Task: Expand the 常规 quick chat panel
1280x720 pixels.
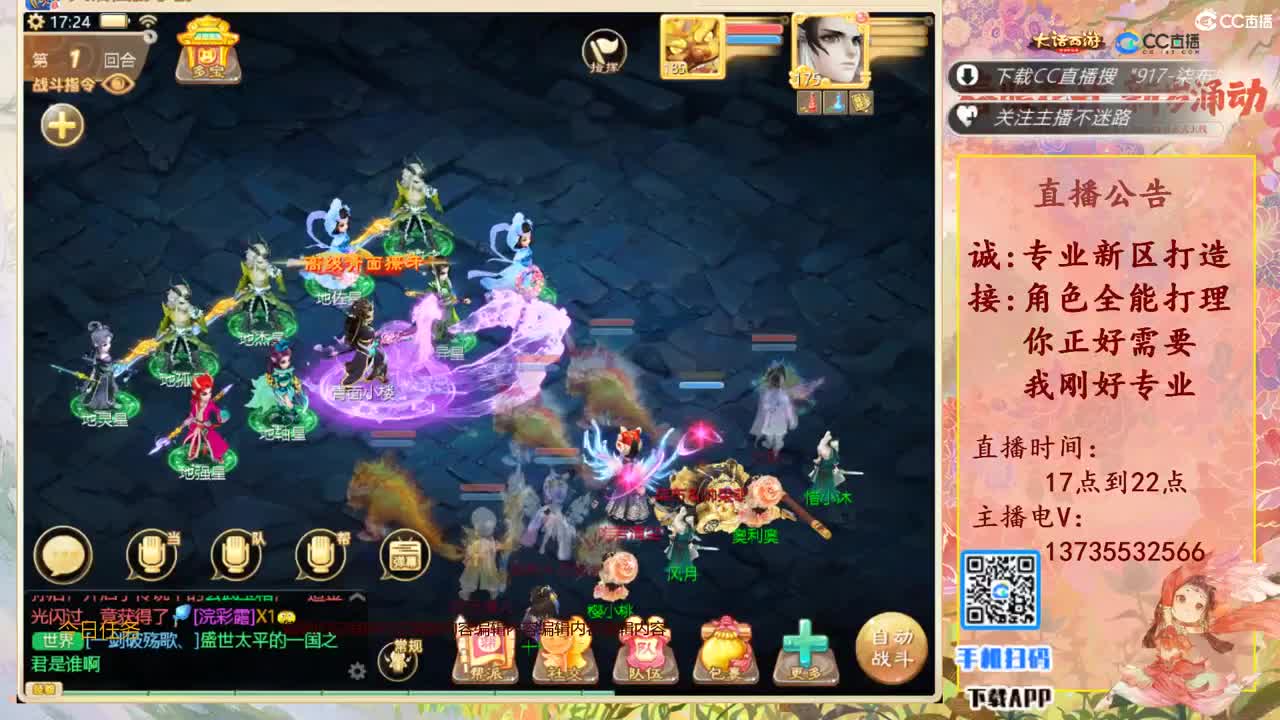Action: pos(399,656)
